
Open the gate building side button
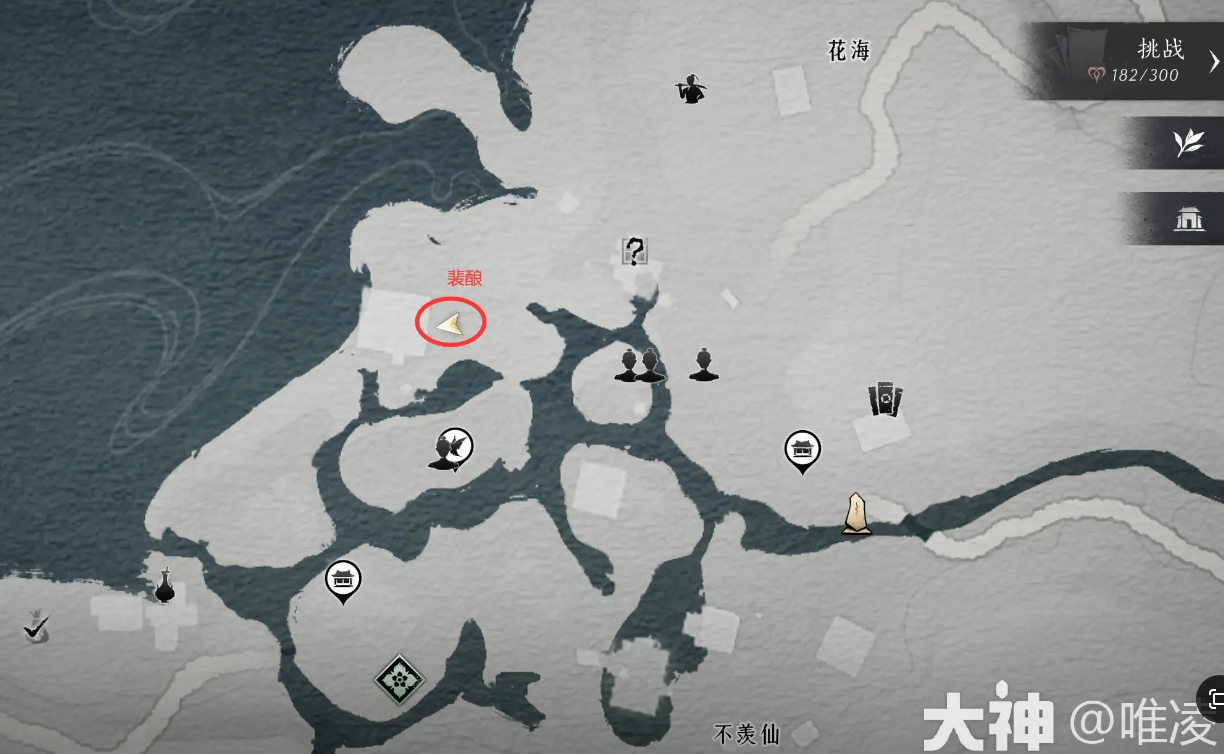pos(1188,219)
